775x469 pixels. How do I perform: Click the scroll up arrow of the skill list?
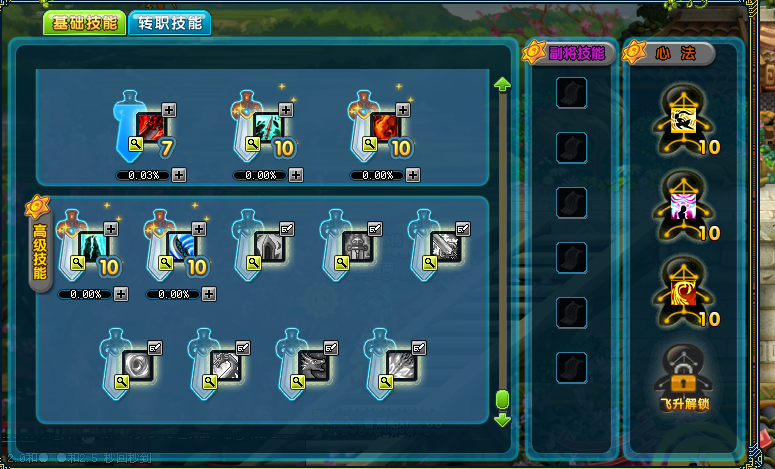coord(502,85)
